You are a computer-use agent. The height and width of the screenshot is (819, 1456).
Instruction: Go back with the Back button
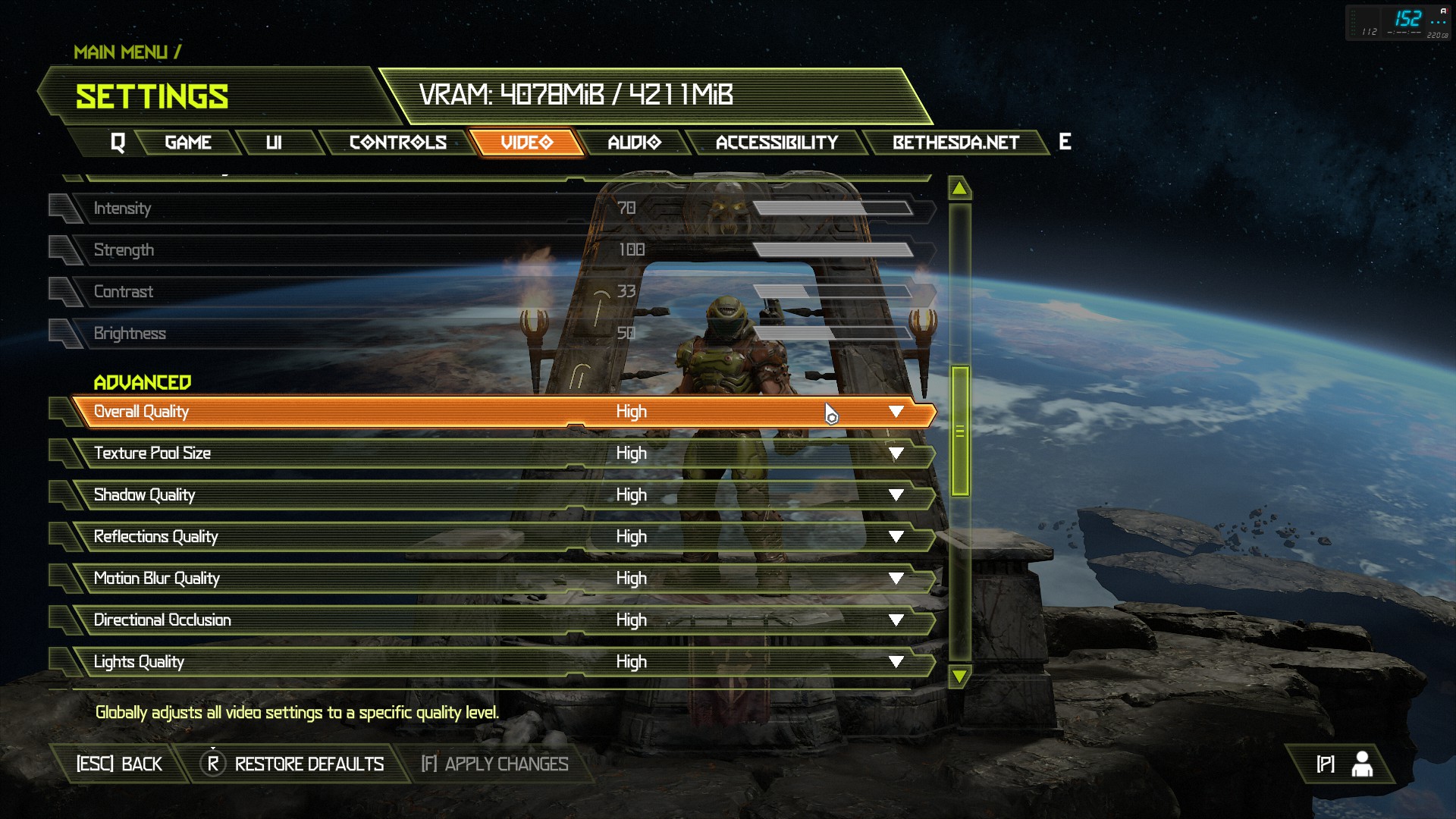119,764
